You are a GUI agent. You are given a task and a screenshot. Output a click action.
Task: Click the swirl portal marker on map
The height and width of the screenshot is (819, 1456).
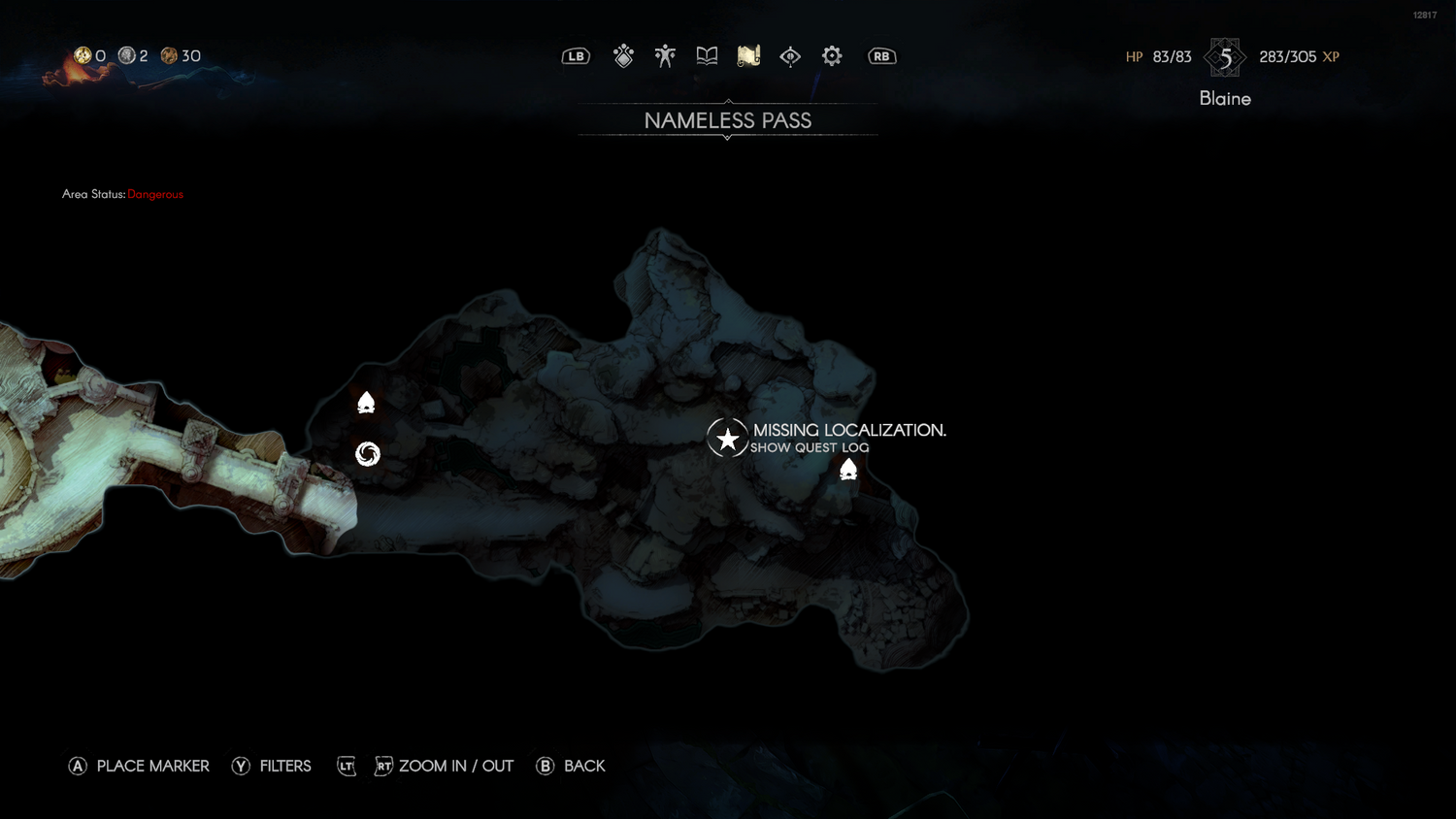tap(368, 453)
